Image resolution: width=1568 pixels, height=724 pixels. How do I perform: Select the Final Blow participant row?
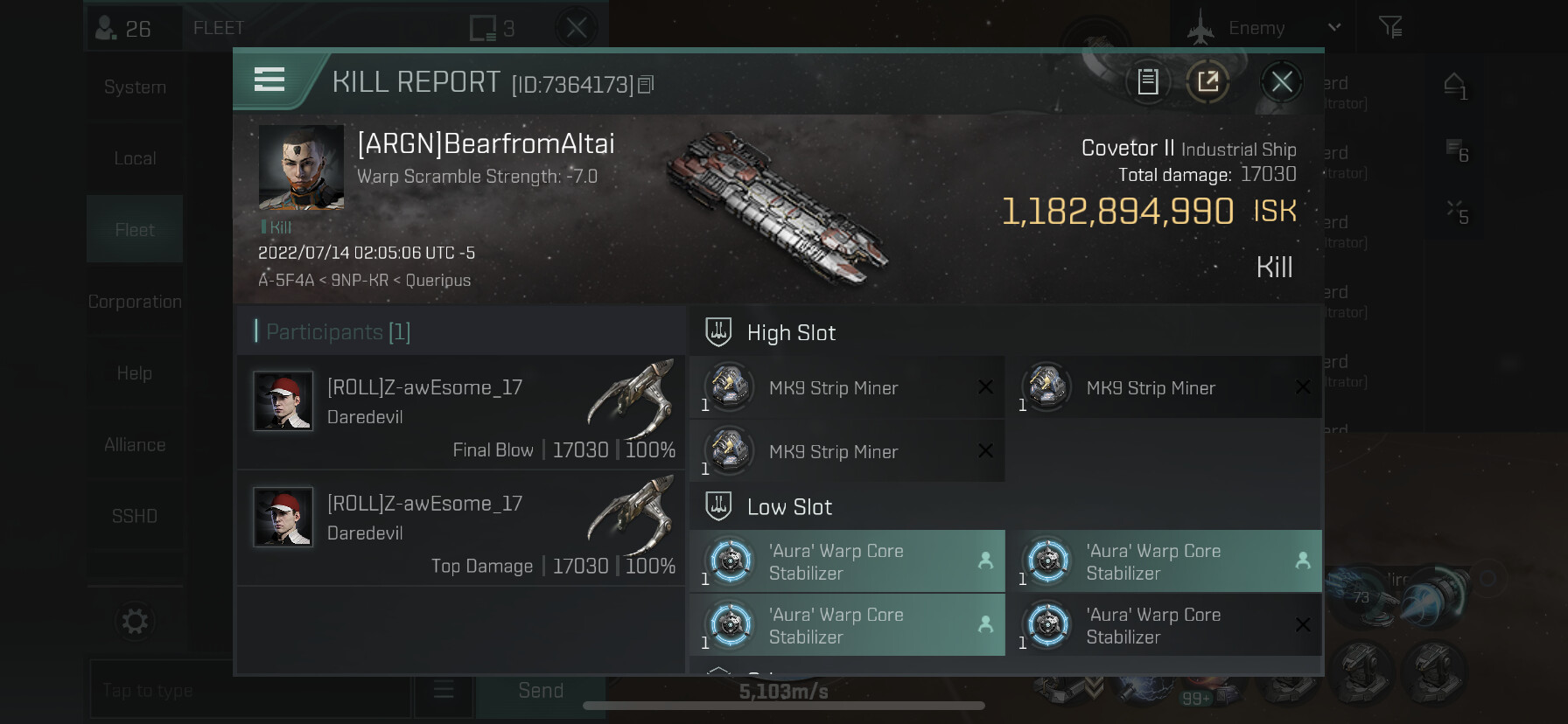click(x=461, y=413)
